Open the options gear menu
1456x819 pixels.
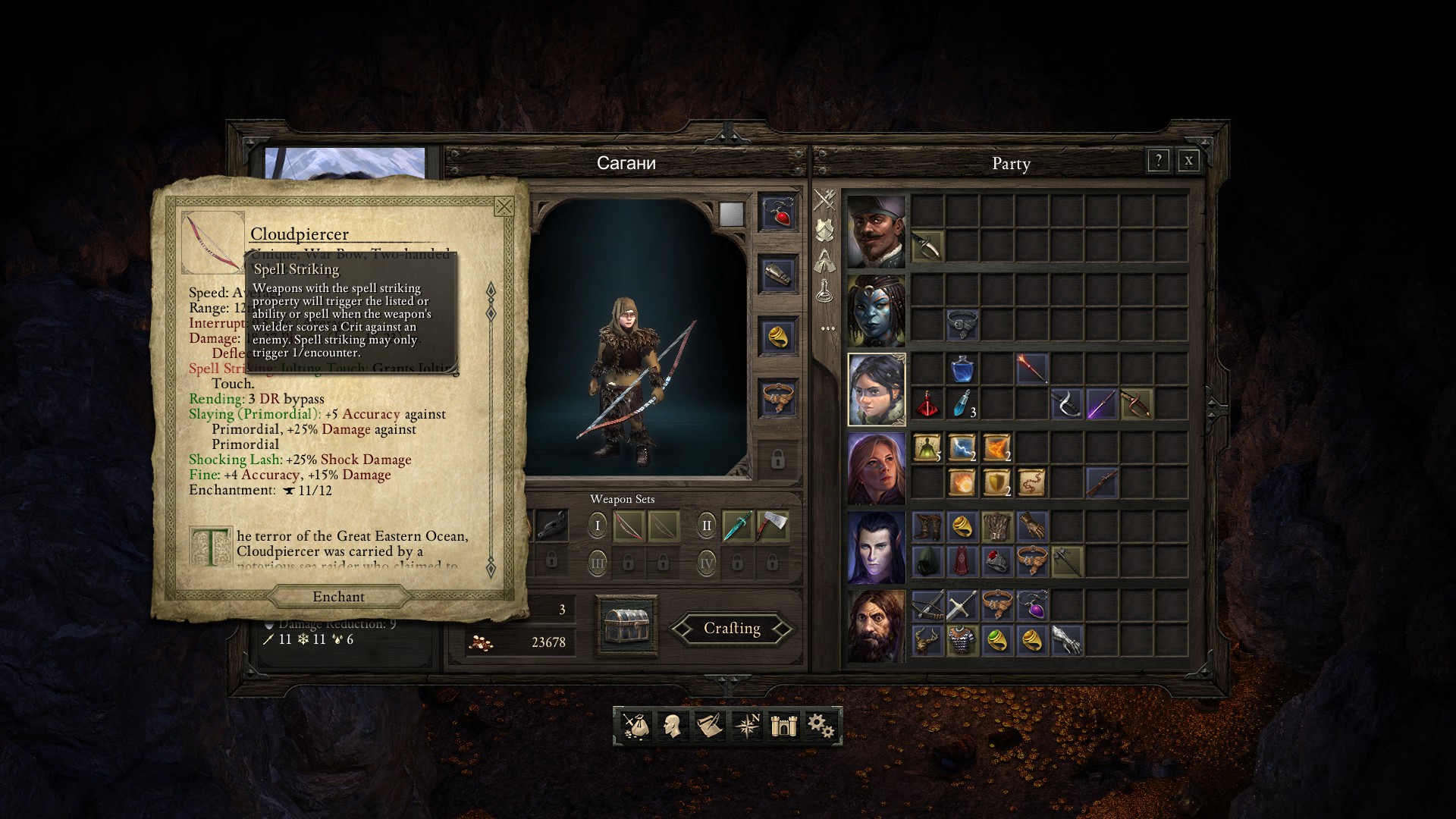click(821, 726)
